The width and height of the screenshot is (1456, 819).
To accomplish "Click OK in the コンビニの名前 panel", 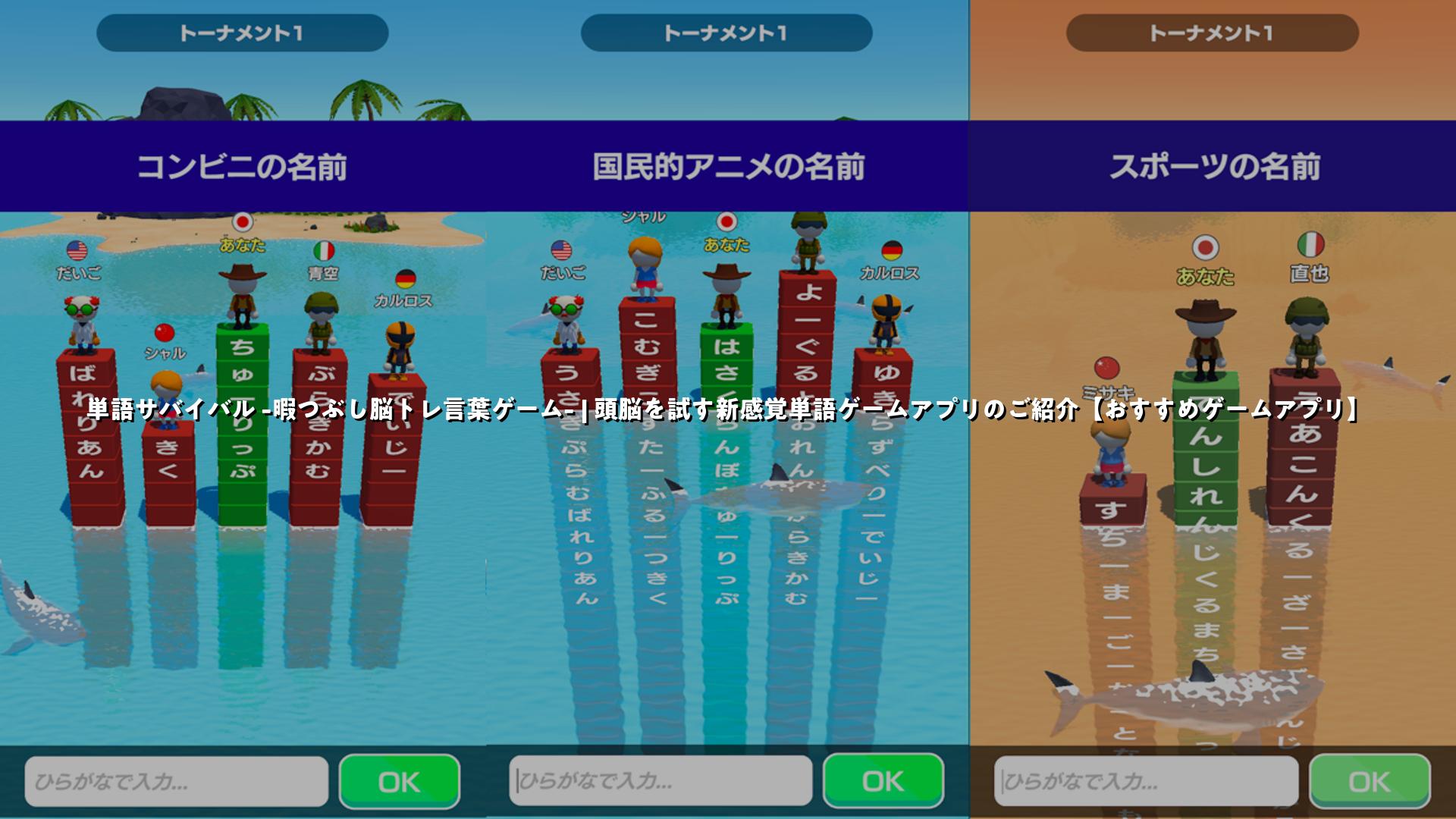I will 399,781.
